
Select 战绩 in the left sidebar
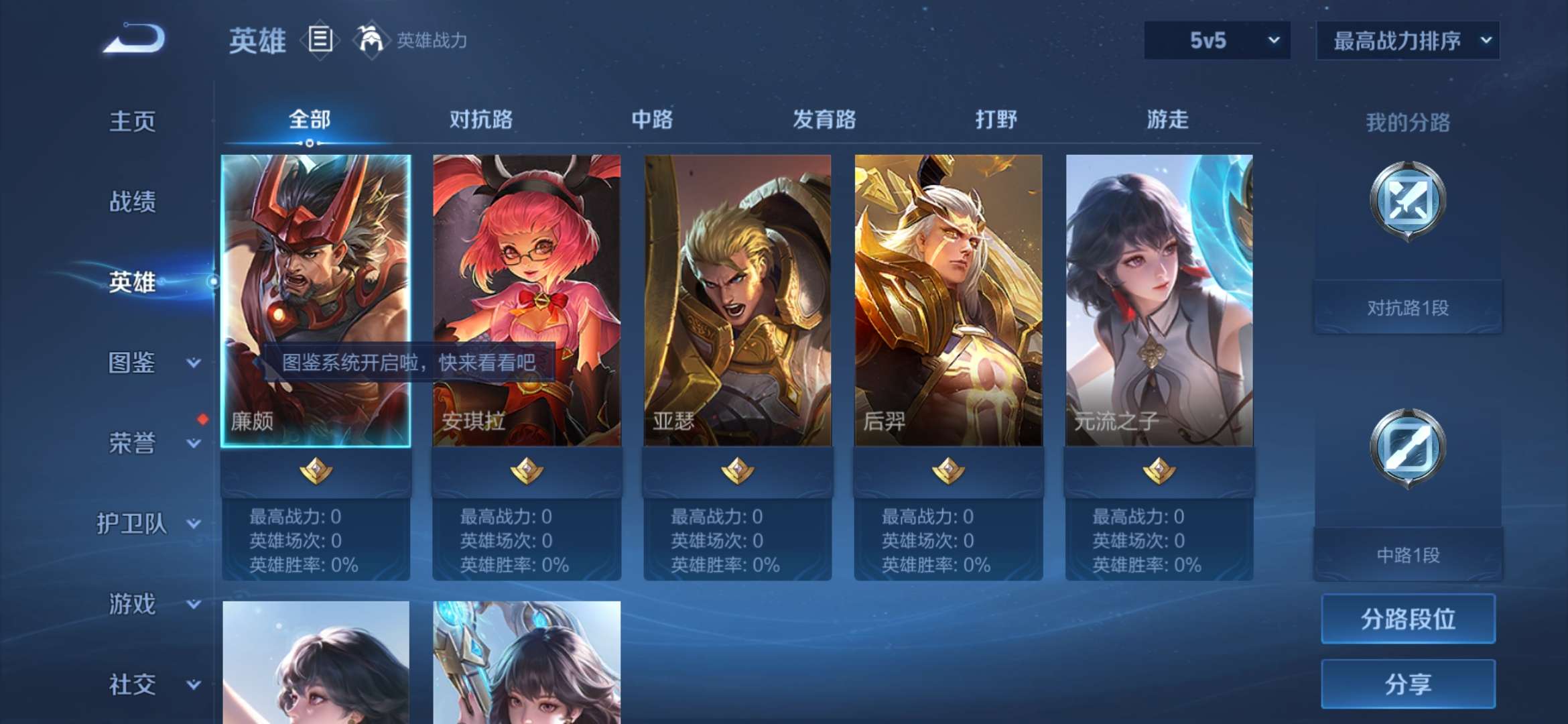coord(133,202)
